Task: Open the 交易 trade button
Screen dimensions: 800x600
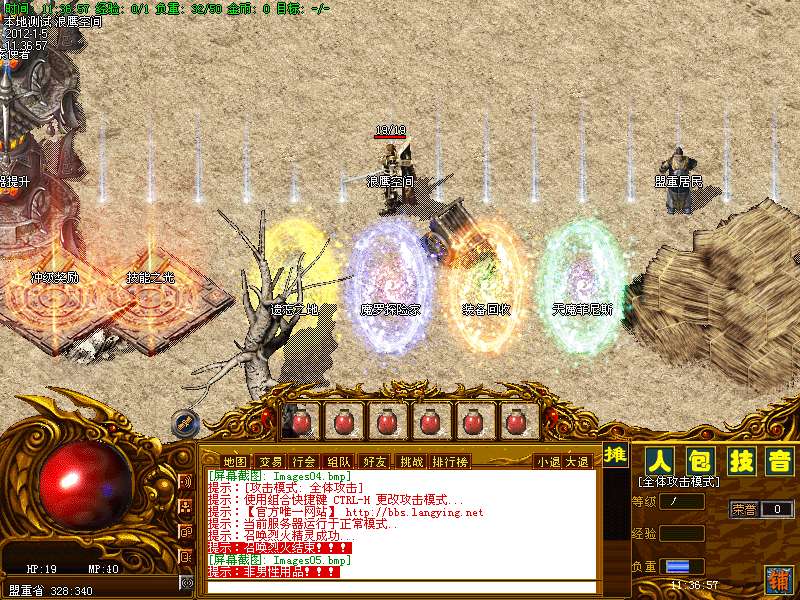Action: pyautogui.click(x=270, y=461)
